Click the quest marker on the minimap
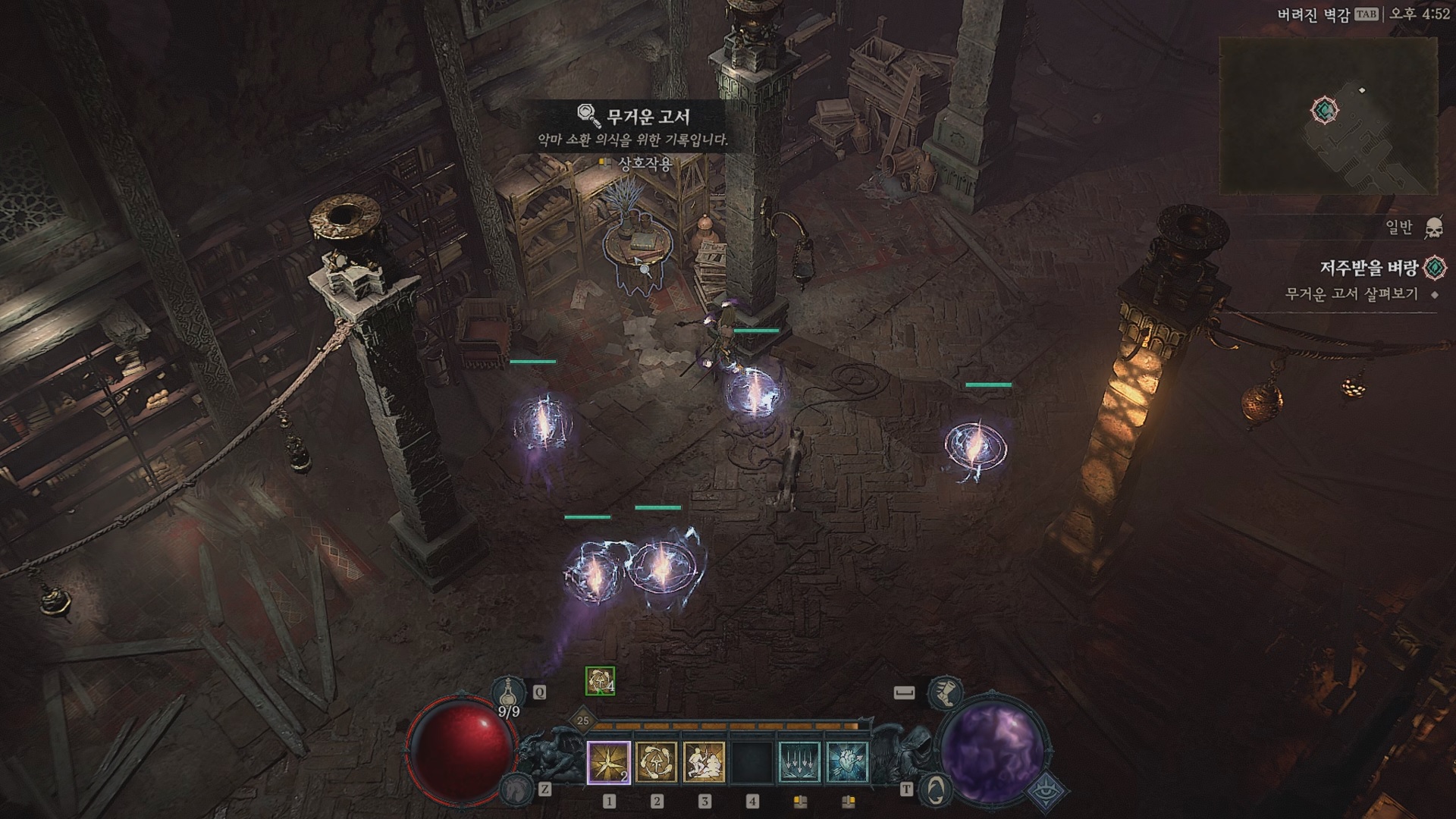The height and width of the screenshot is (819, 1456). [x=1324, y=111]
